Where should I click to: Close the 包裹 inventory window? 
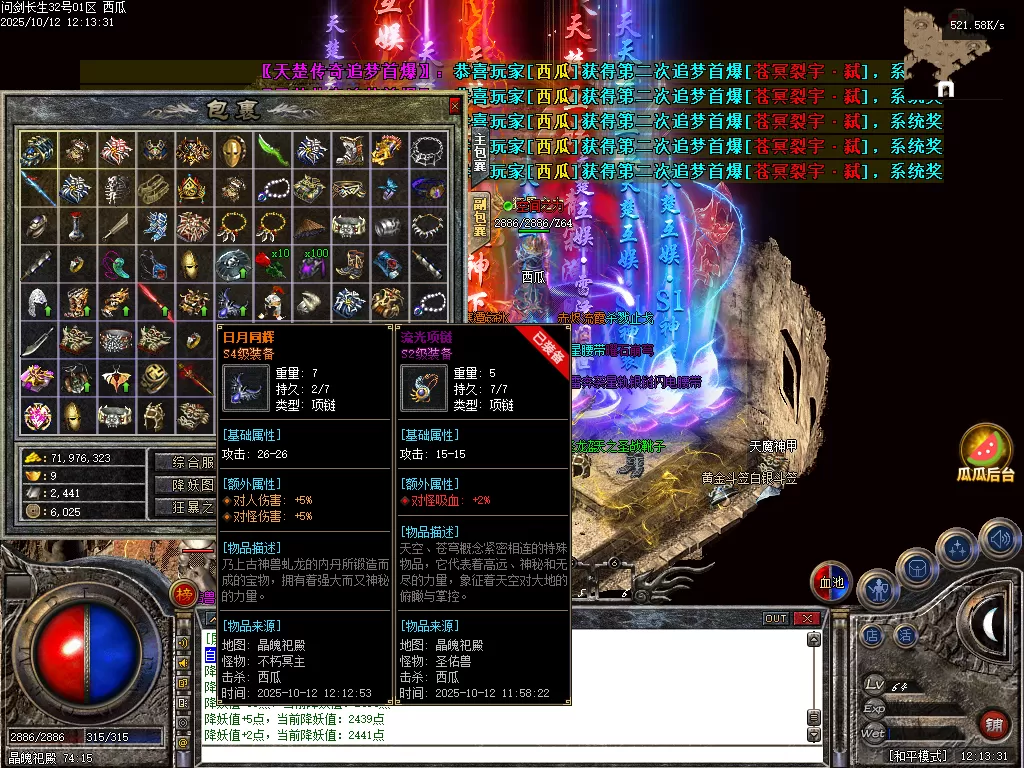(x=455, y=106)
